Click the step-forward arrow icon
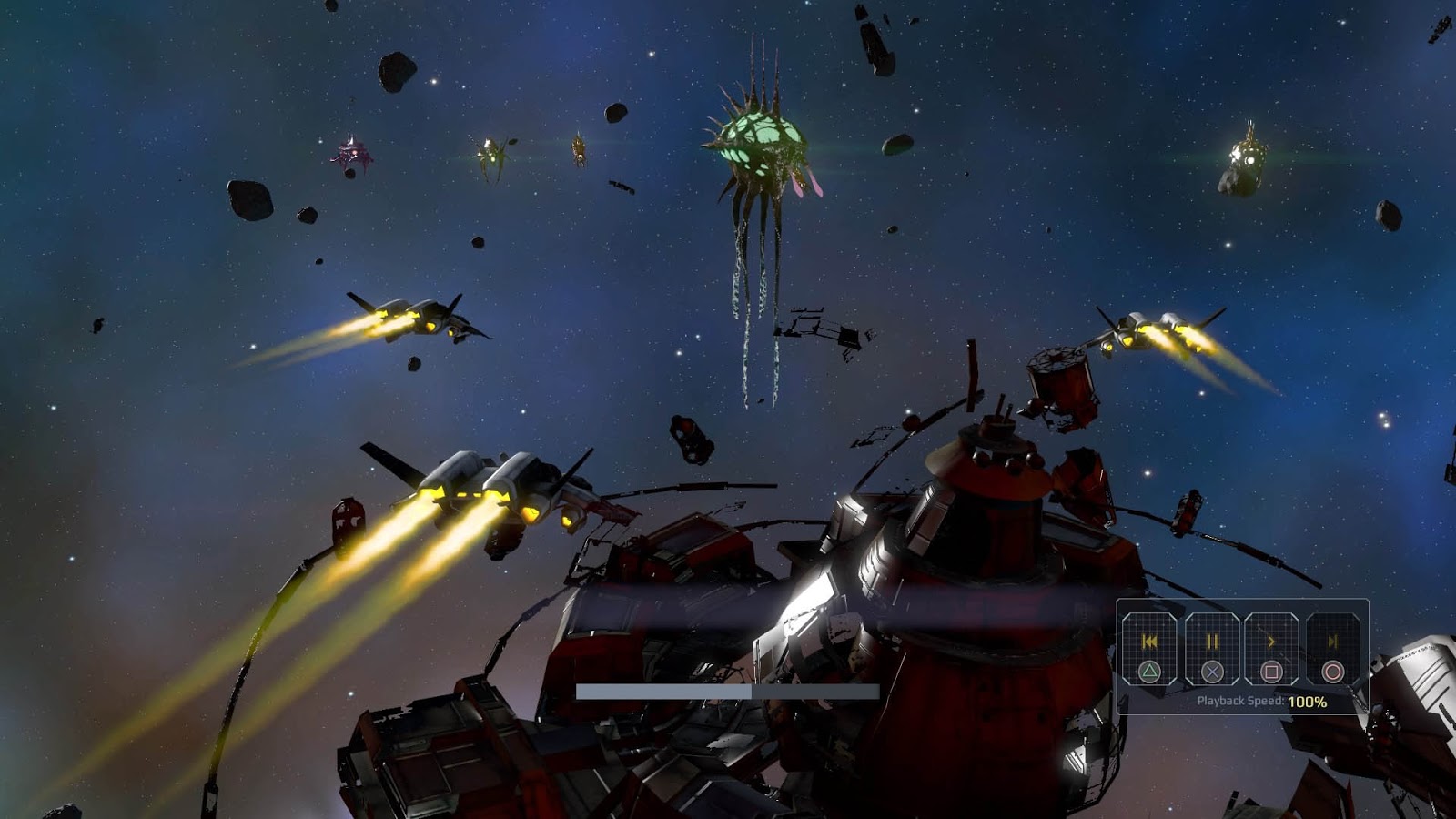The height and width of the screenshot is (819, 1456). [x=1273, y=642]
